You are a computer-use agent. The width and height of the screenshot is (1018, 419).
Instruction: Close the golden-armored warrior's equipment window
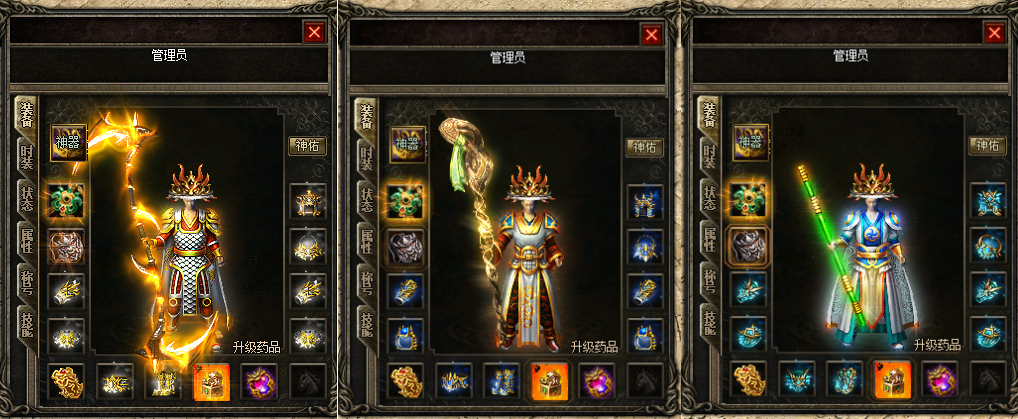click(314, 32)
